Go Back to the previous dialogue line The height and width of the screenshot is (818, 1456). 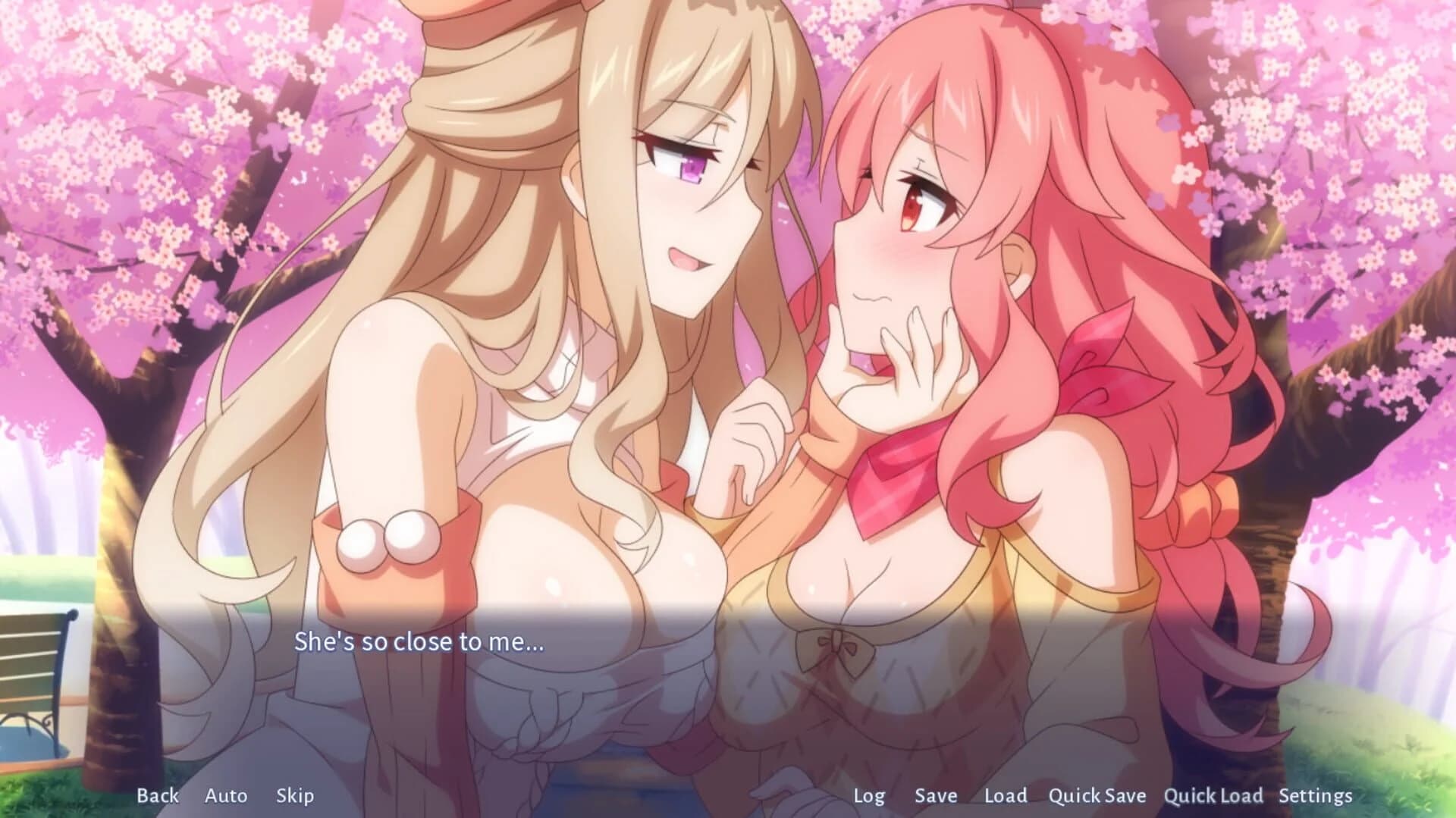coord(157,796)
